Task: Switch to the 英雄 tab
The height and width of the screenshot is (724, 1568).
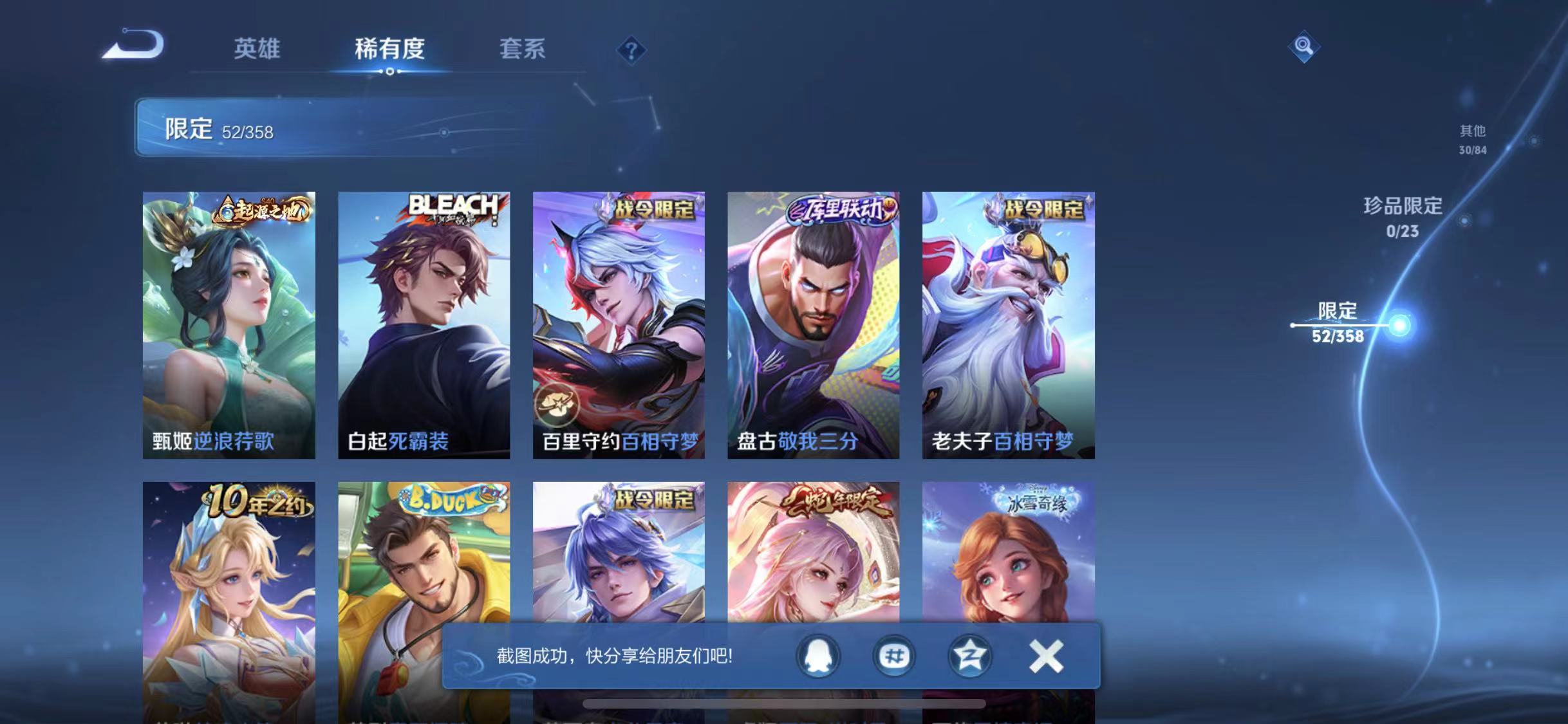Action: (256, 49)
